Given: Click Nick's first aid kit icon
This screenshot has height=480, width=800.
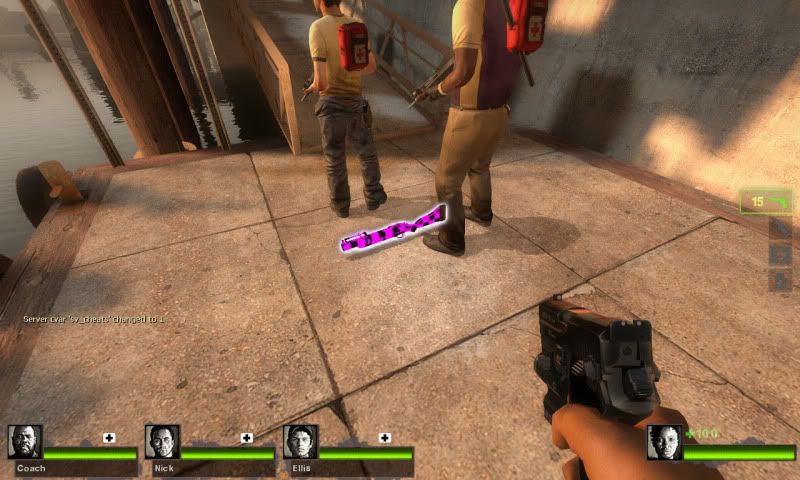Looking at the screenshot, I should point(246,438).
